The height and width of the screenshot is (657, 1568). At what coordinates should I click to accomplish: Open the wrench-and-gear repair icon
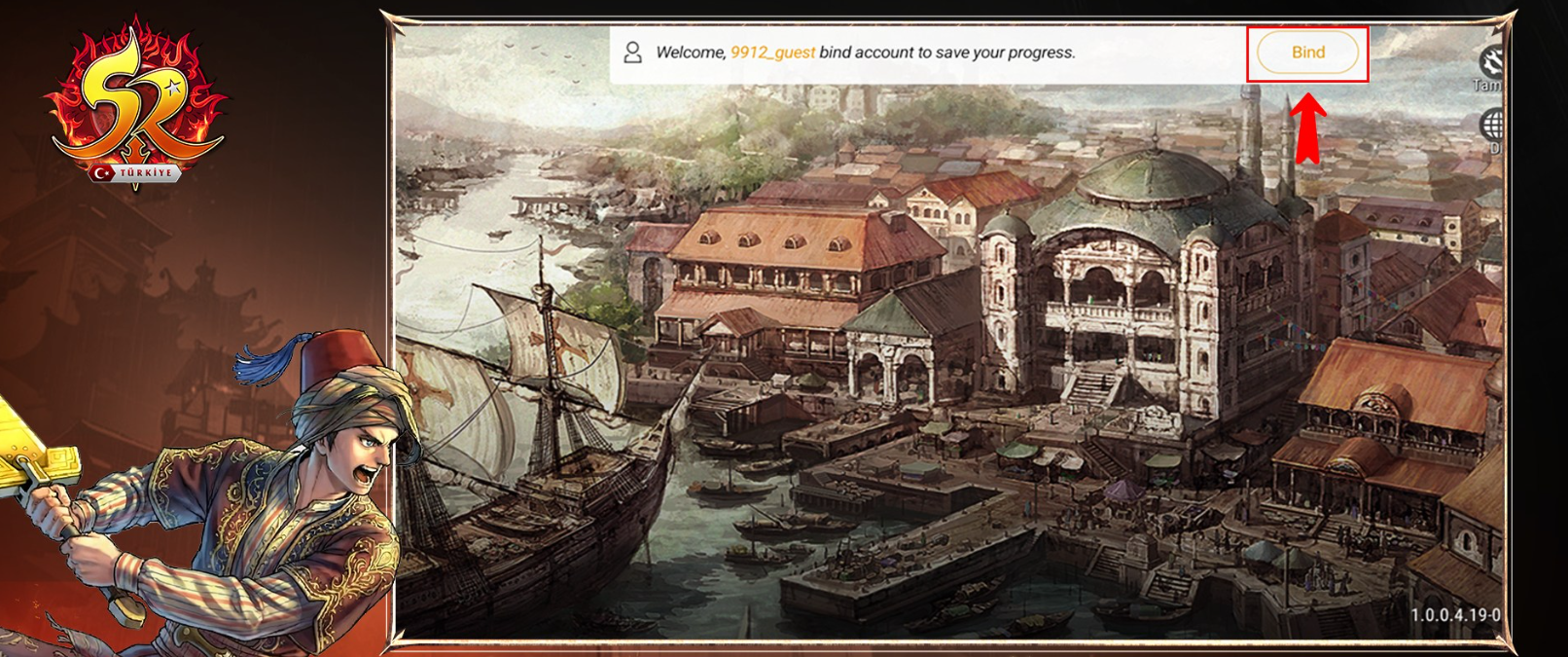pos(1490,61)
